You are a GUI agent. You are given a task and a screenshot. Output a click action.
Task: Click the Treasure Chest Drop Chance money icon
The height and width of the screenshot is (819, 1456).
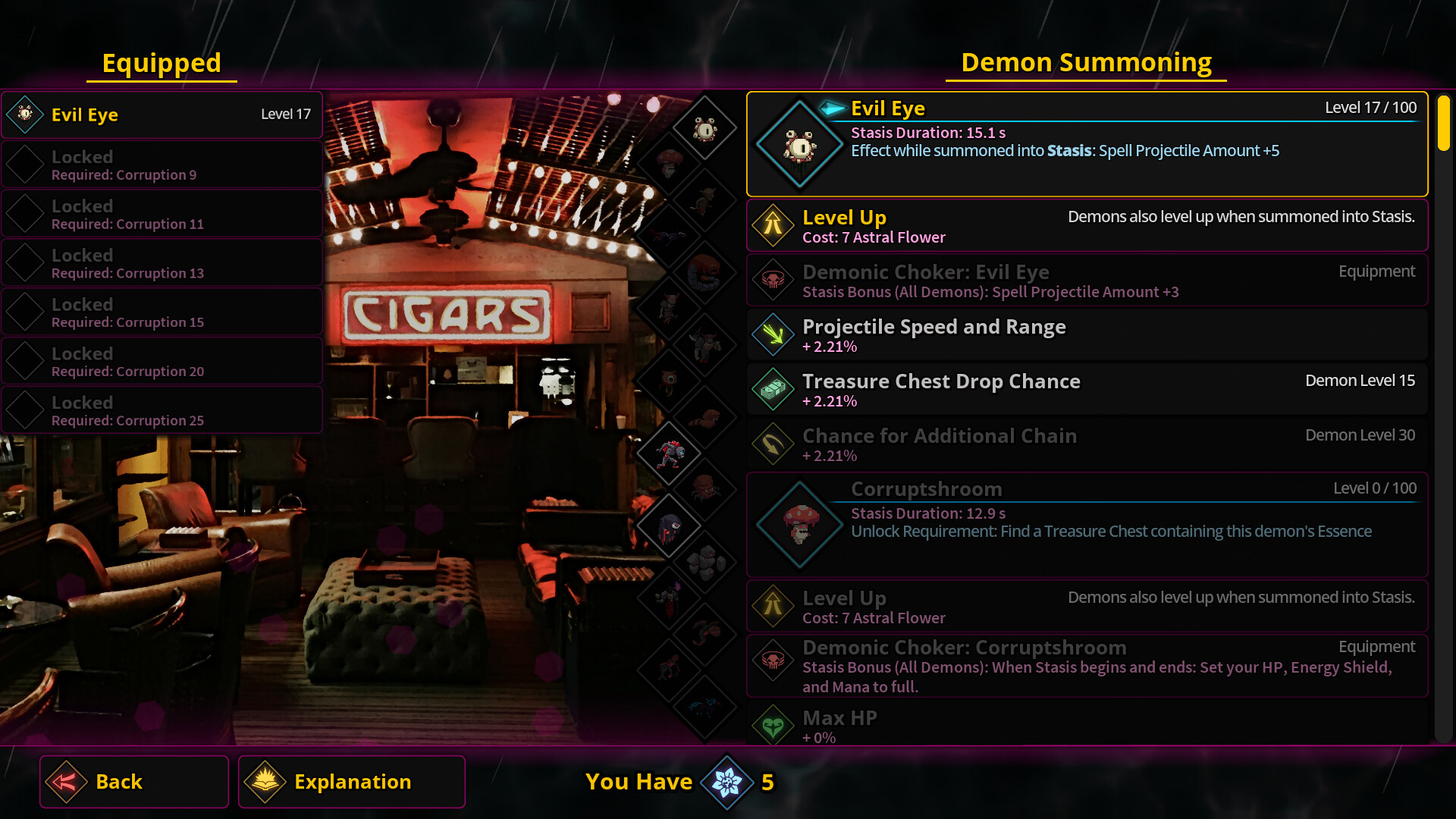click(773, 389)
